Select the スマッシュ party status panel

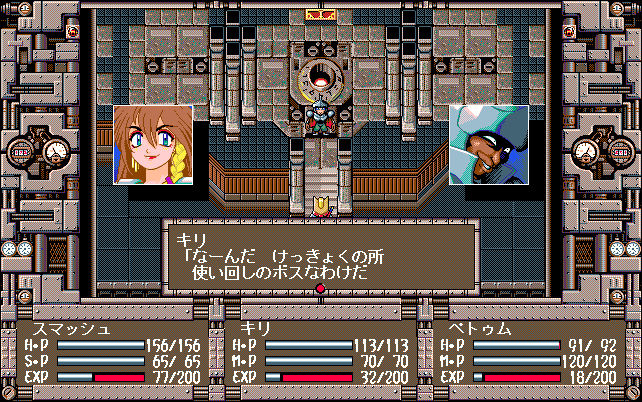pos(112,352)
